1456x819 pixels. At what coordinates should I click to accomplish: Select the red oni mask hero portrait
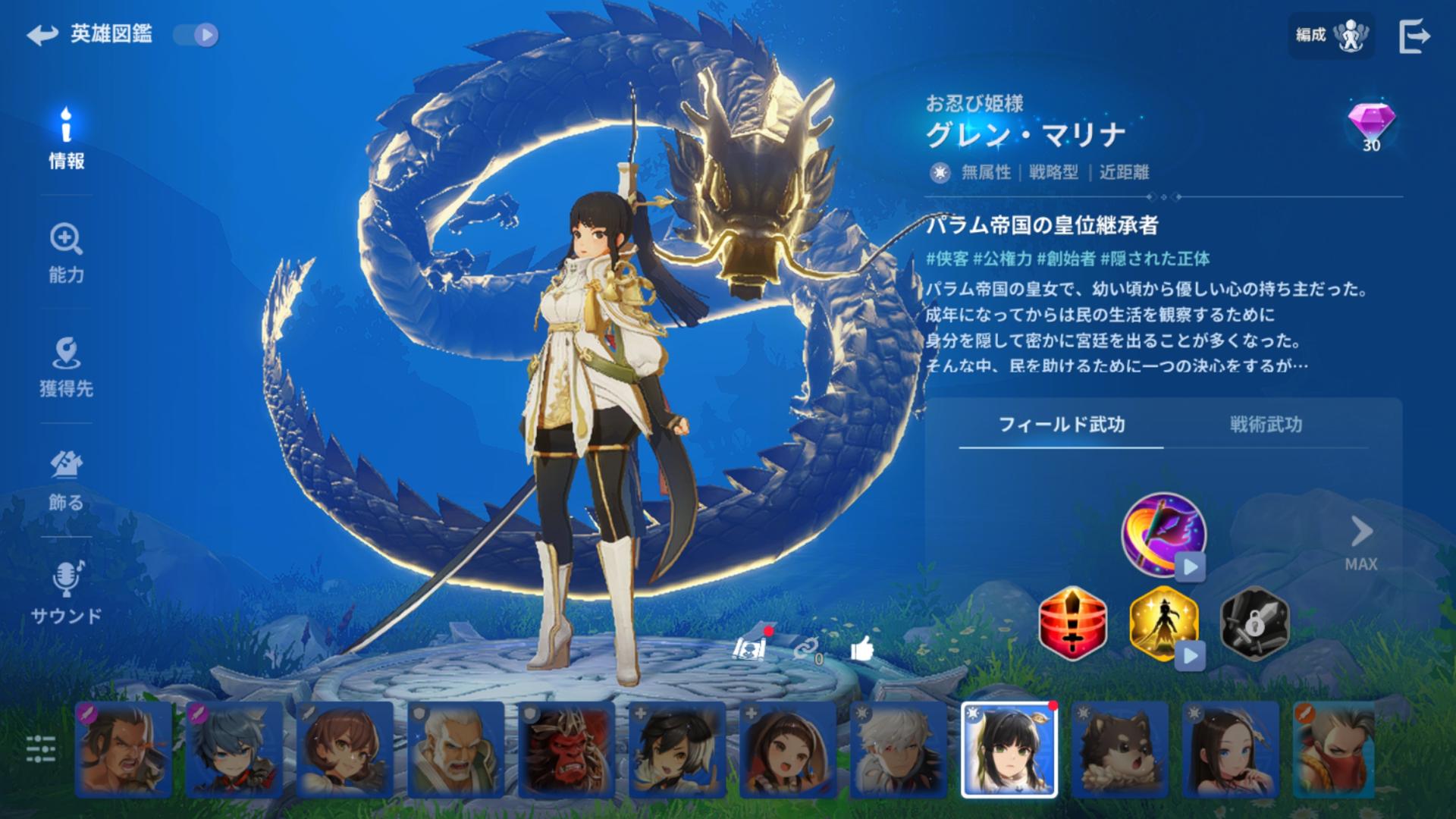pyautogui.click(x=566, y=749)
